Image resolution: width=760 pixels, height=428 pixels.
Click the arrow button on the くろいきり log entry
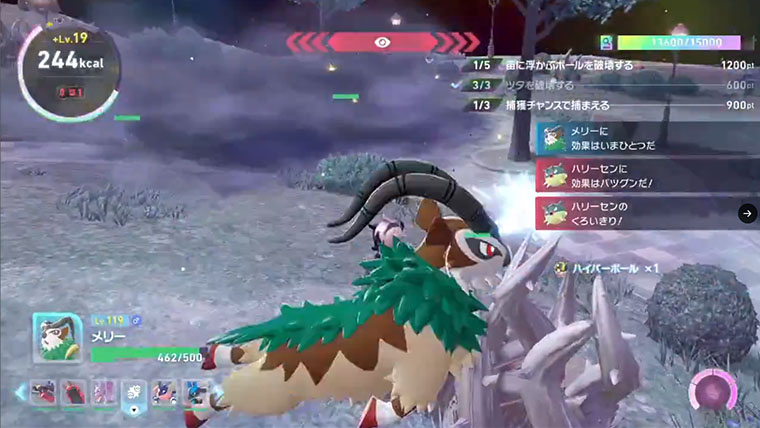pos(746,213)
